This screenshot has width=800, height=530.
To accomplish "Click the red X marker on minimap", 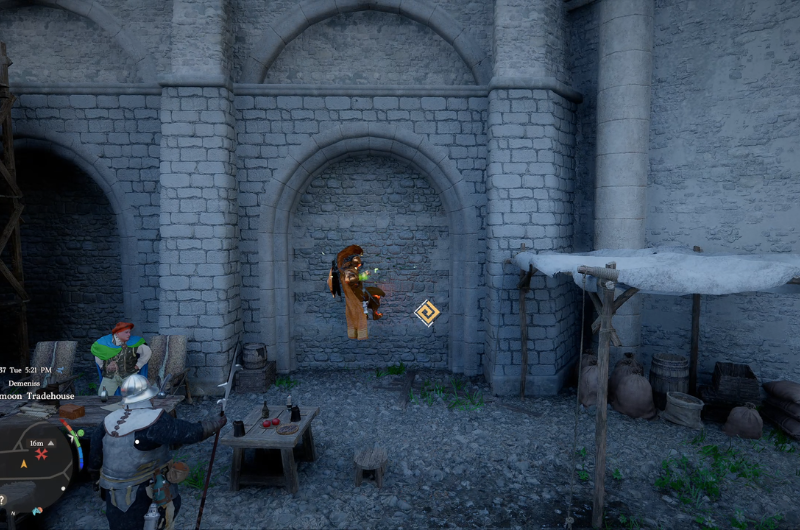I will (x=41, y=454).
